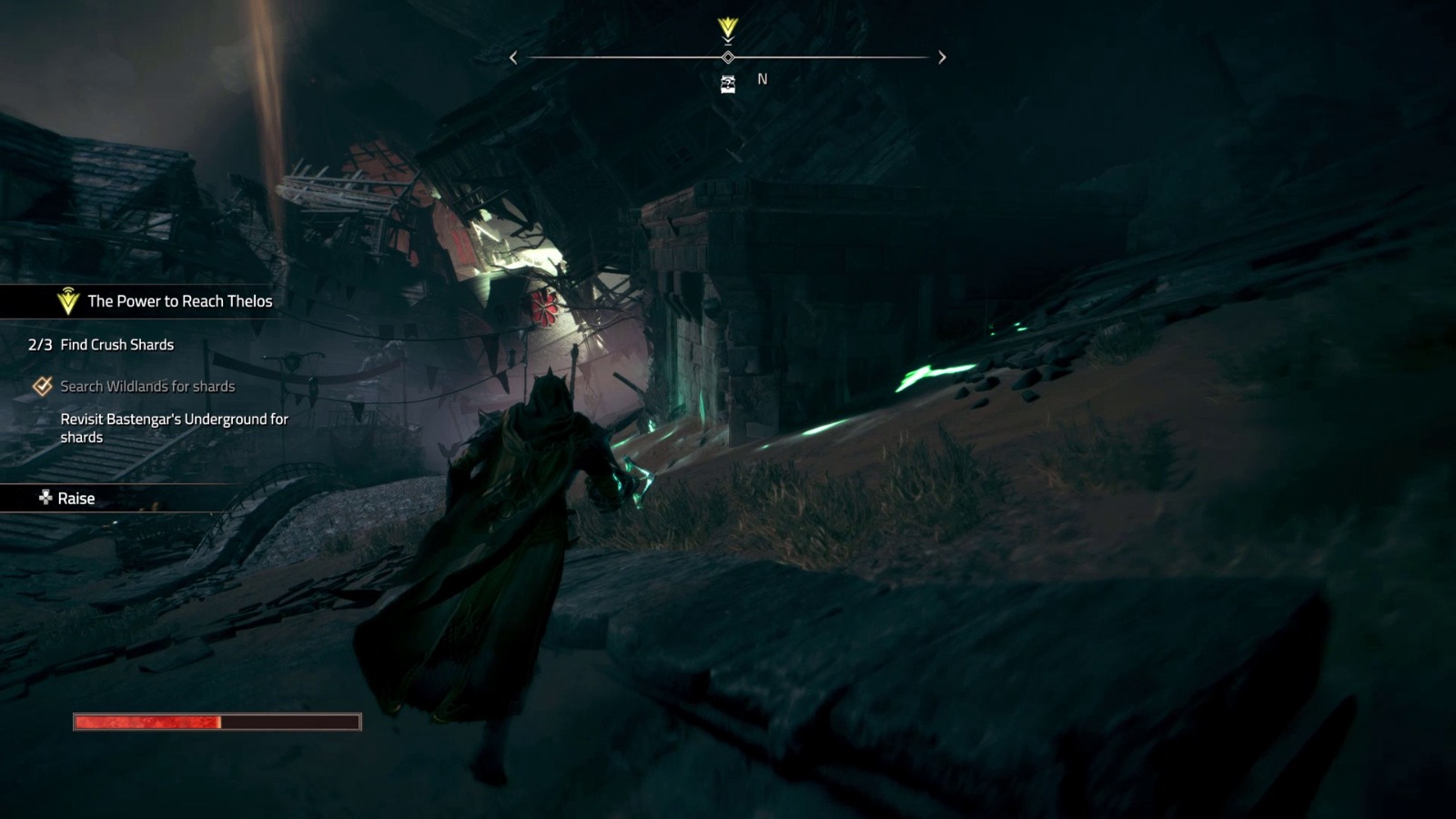1456x819 pixels.
Task: Select Search Wildlands for shards sub-objective
Action: click(x=147, y=387)
